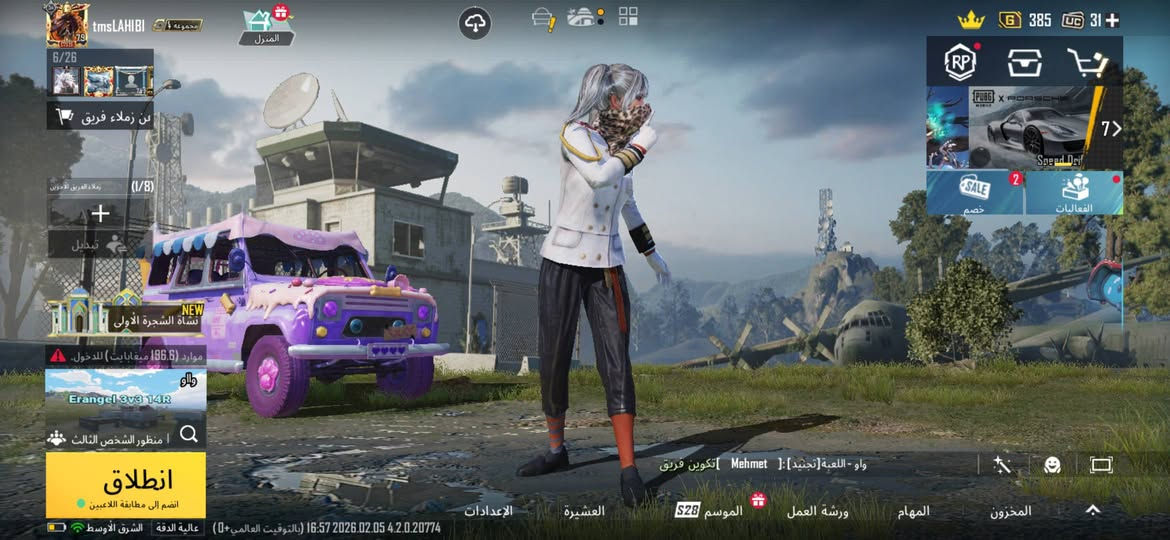Open the RP Royale Pass icon

960,63
